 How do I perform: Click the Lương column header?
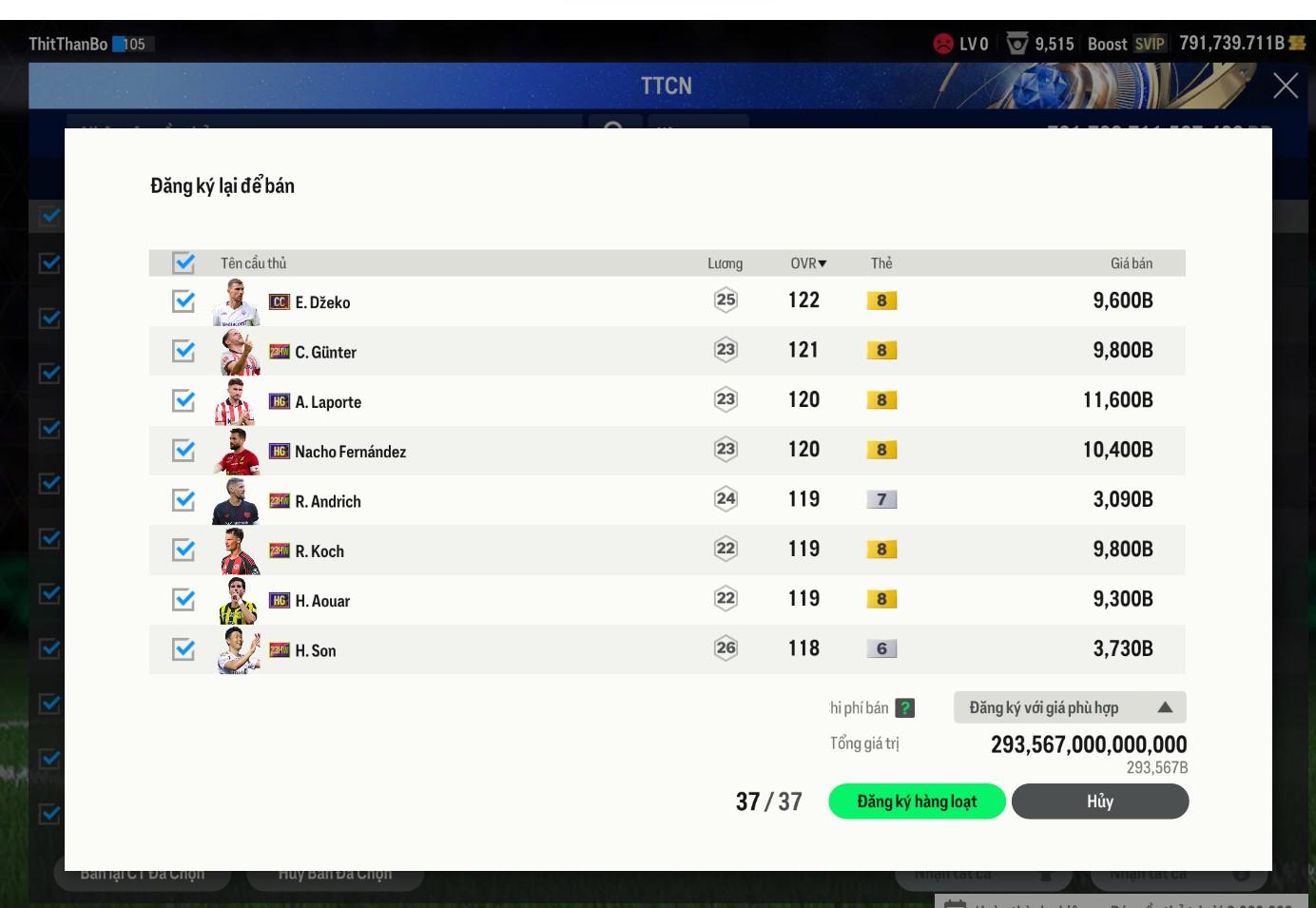(x=725, y=263)
